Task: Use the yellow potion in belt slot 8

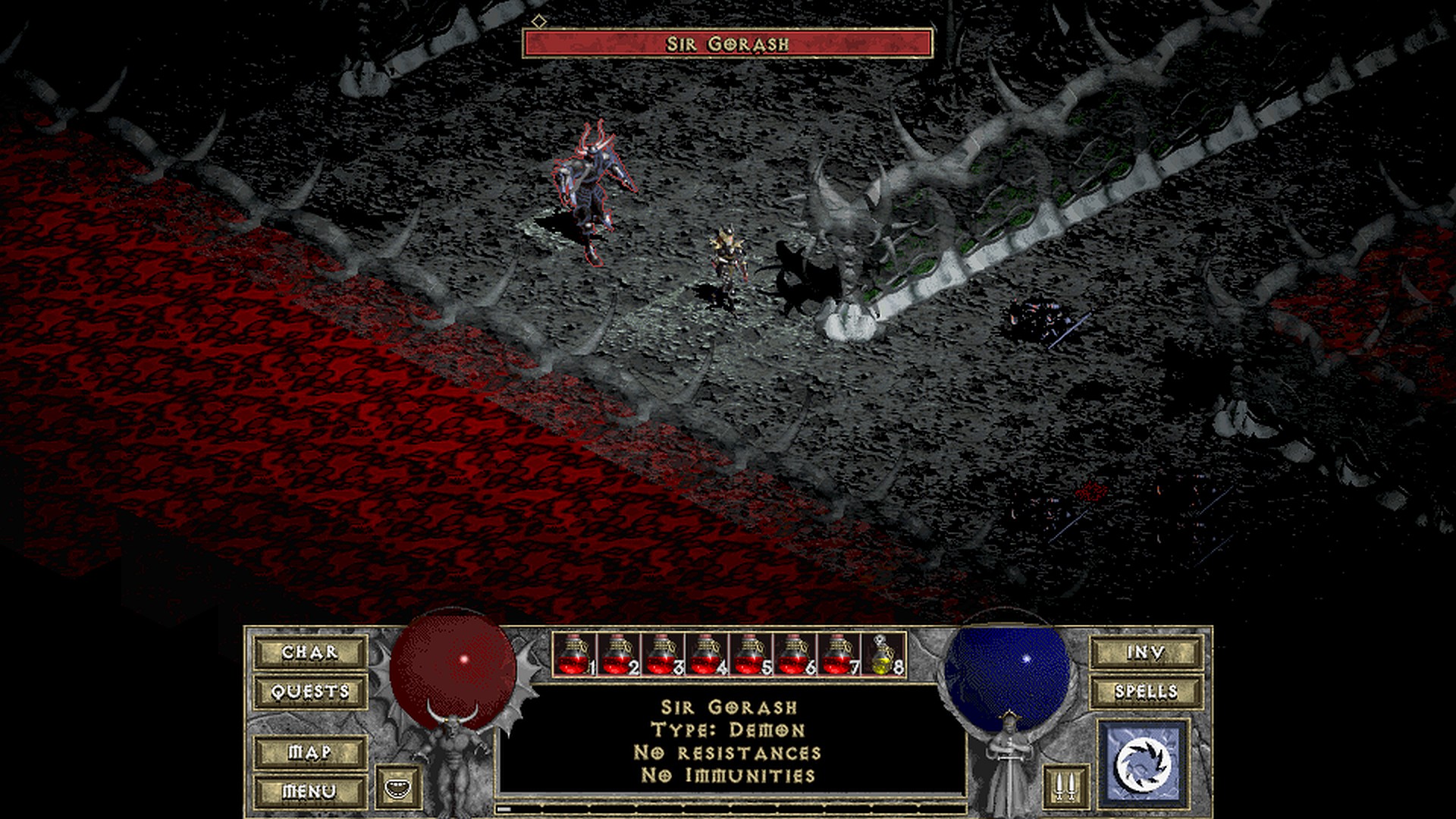Action: pos(883,654)
